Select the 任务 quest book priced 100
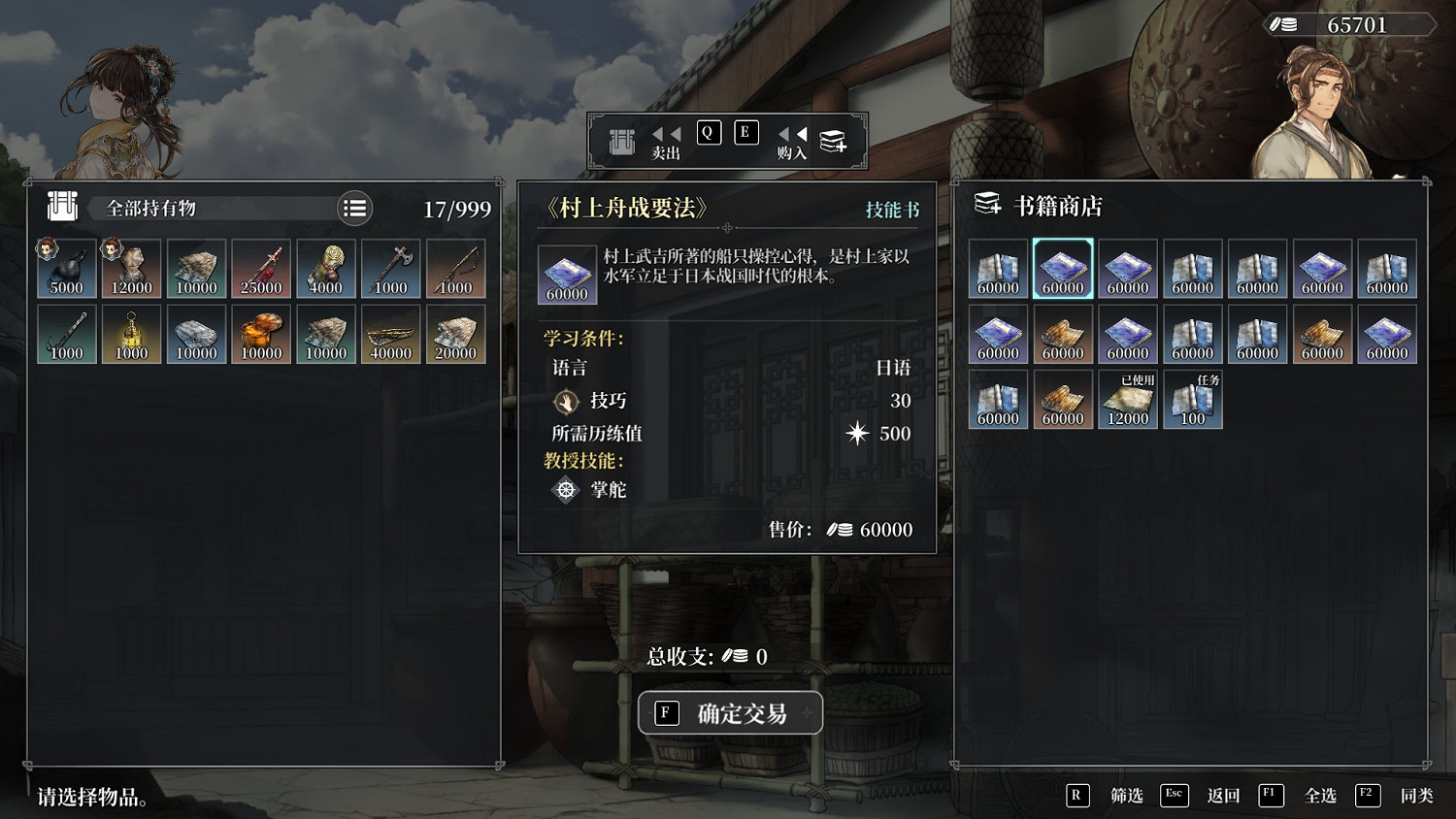This screenshot has height=819, width=1456. tap(1192, 398)
